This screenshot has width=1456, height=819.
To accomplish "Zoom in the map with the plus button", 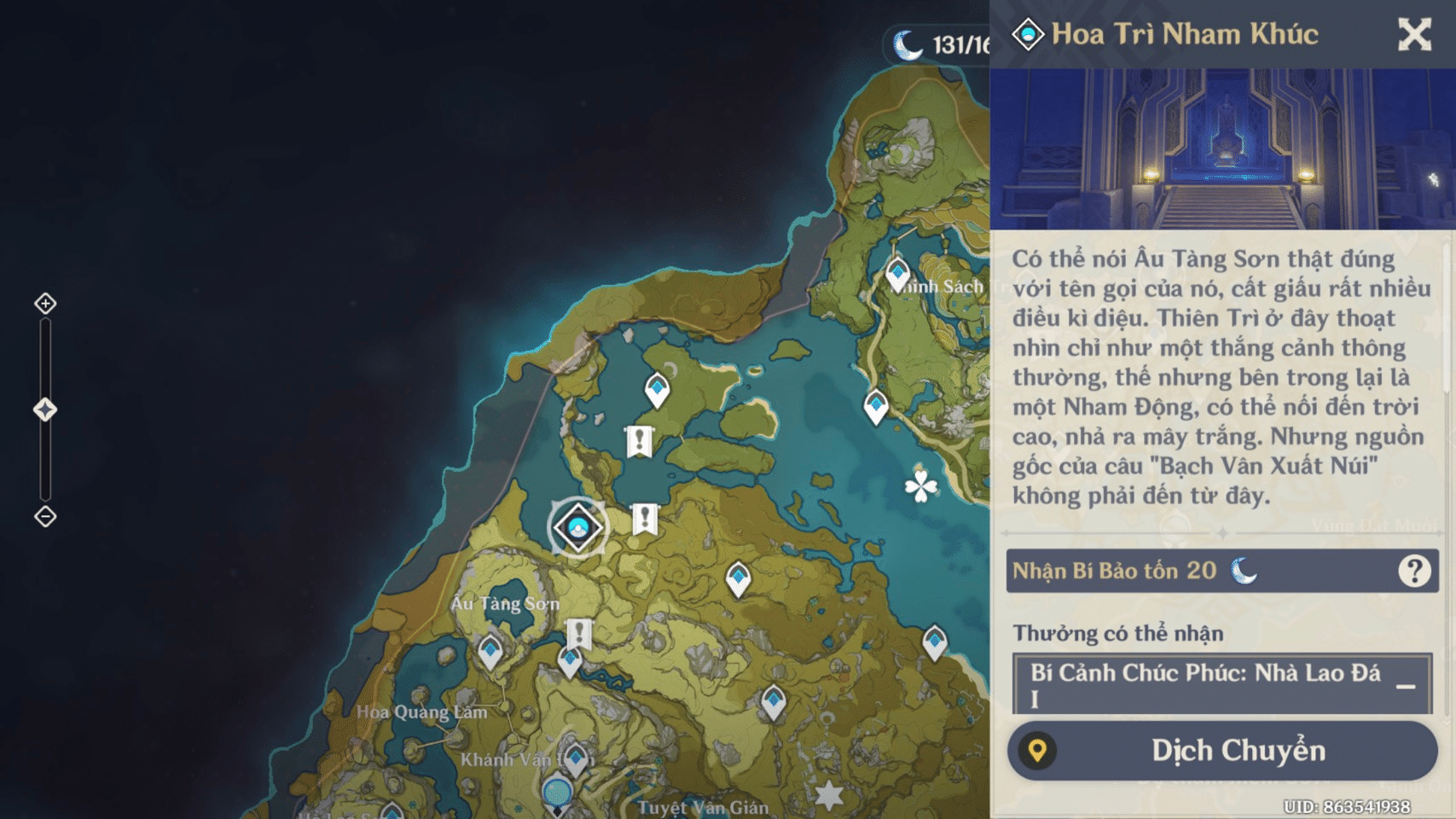I will tap(45, 304).
